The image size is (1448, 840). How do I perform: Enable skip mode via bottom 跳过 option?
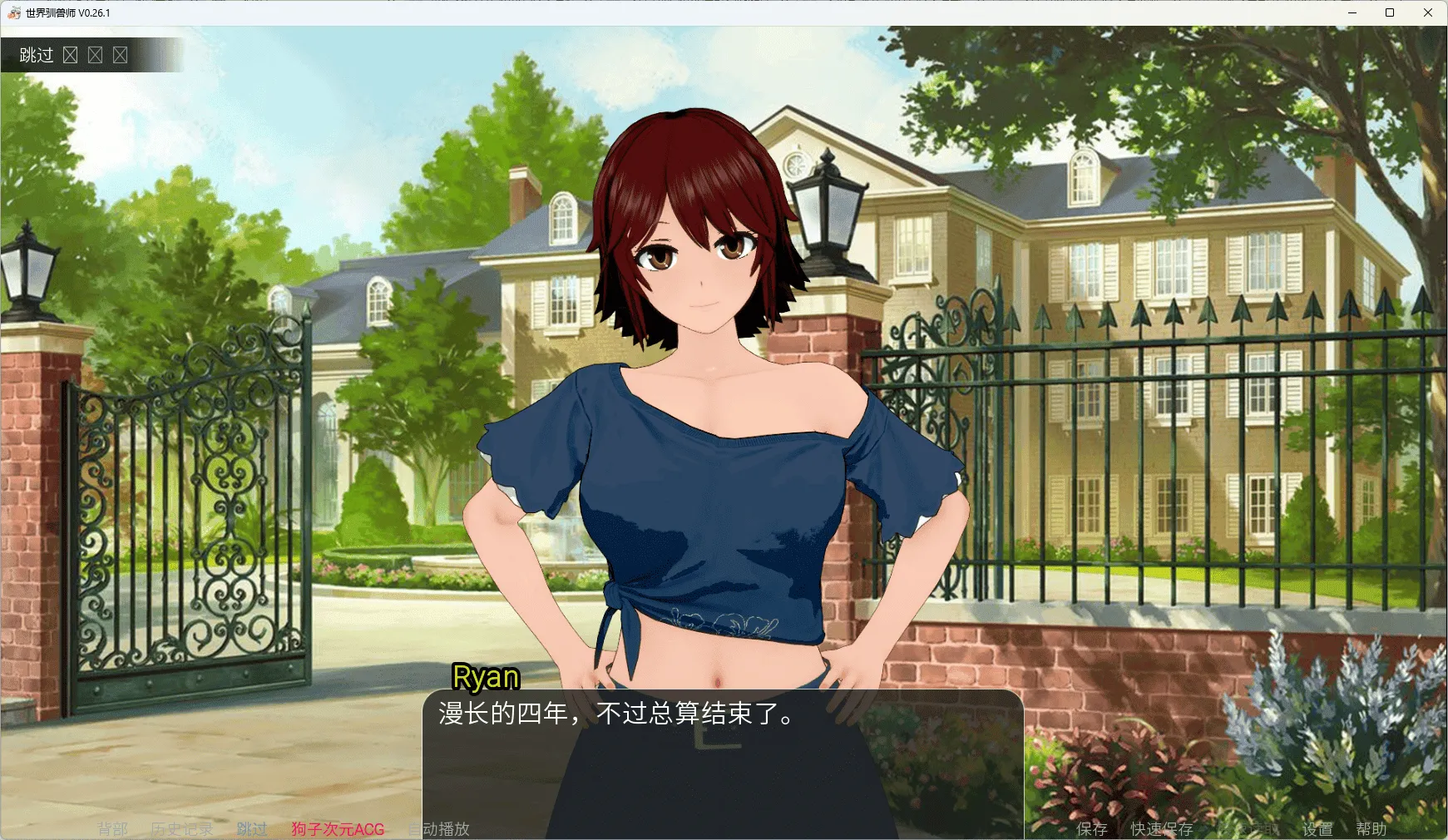250,828
